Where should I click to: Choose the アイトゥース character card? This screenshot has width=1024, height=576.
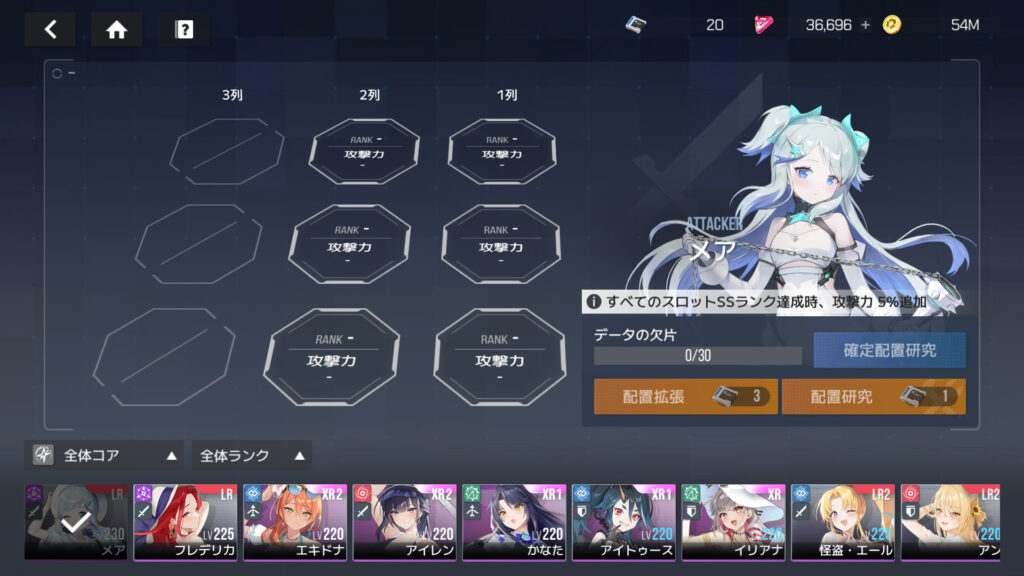point(624,522)
